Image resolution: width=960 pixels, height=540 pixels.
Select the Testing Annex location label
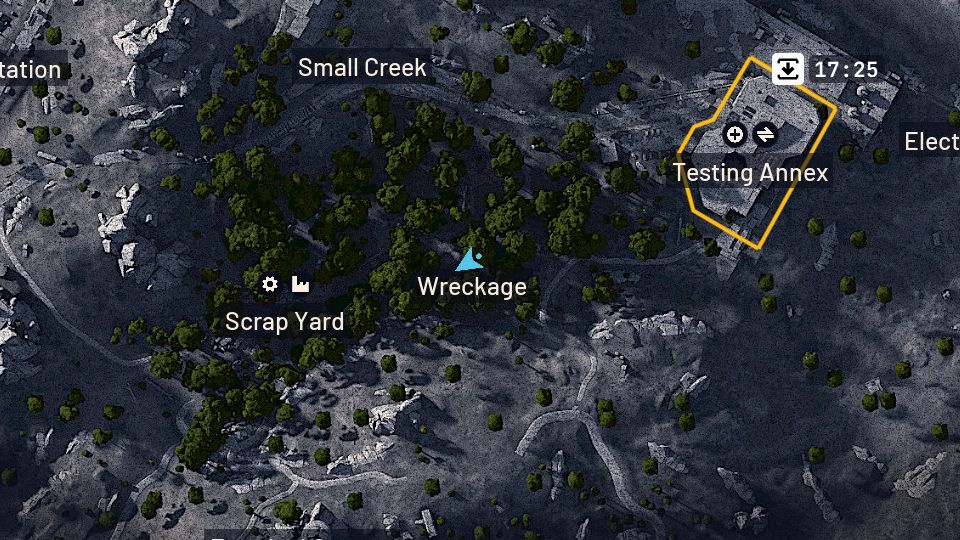pyautogui.click(x=750, y=172)
